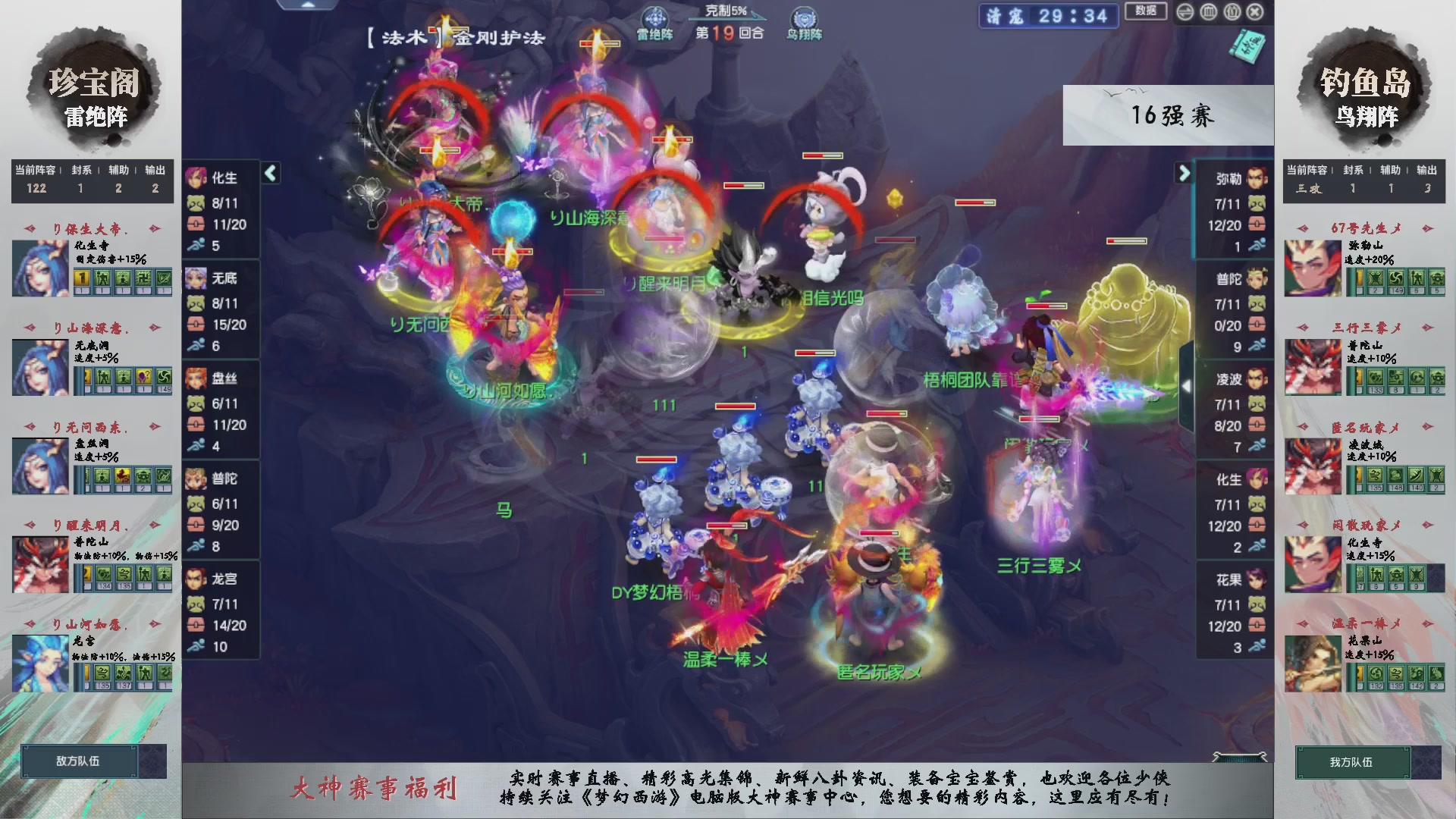Expand the hidden panel arrow on right battlefield edge
Screen dimensions: 1456x819
pyautogui.click(x=1188, y=384)
